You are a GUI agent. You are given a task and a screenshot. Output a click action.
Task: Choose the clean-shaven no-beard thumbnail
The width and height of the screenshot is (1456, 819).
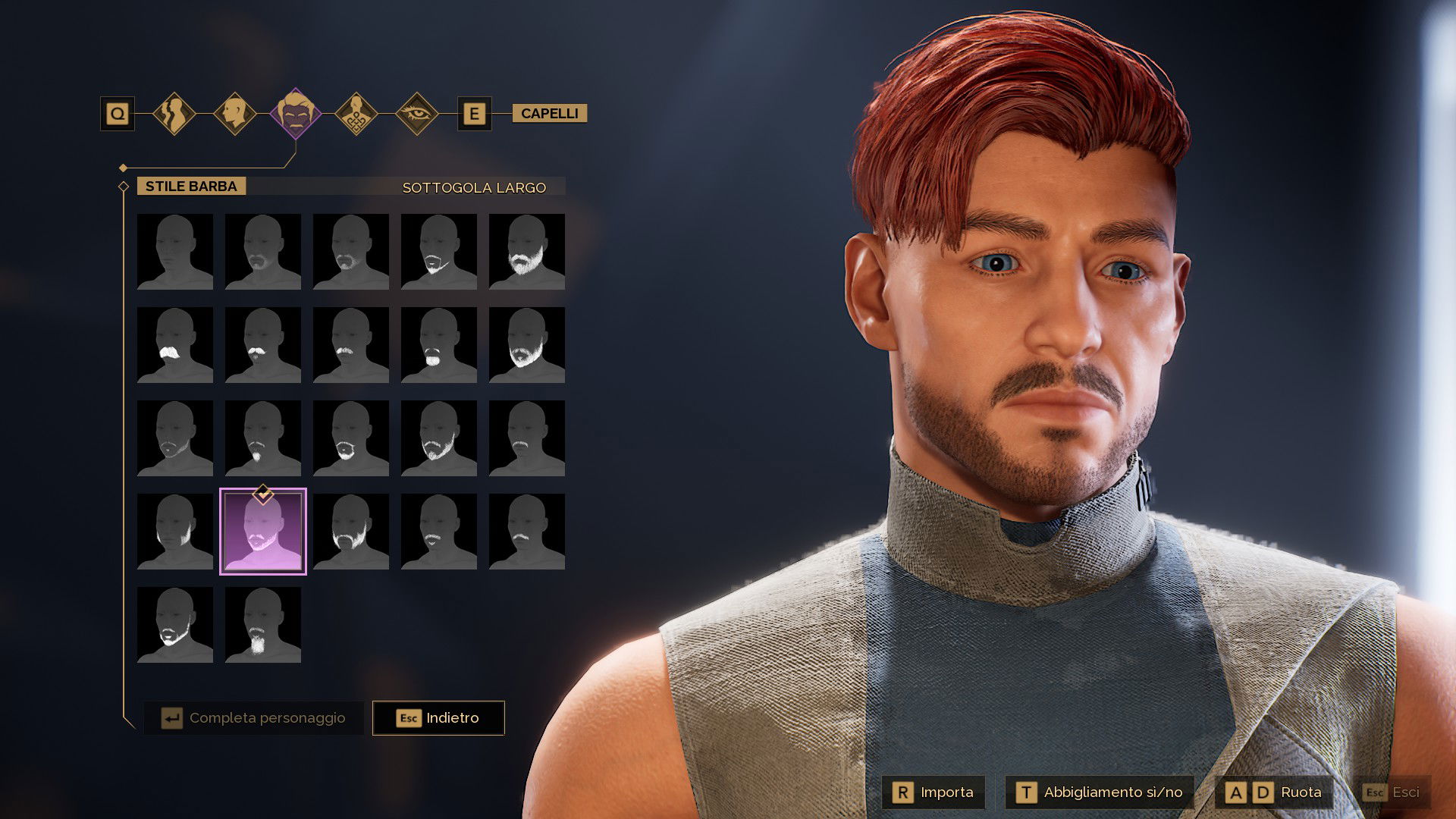coord(175,251)
